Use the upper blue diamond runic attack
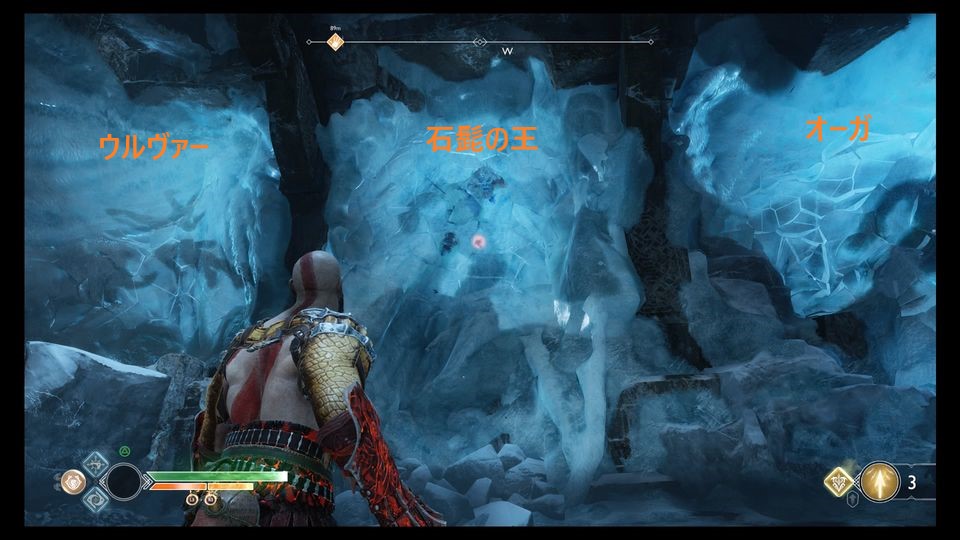 (96, 464)
